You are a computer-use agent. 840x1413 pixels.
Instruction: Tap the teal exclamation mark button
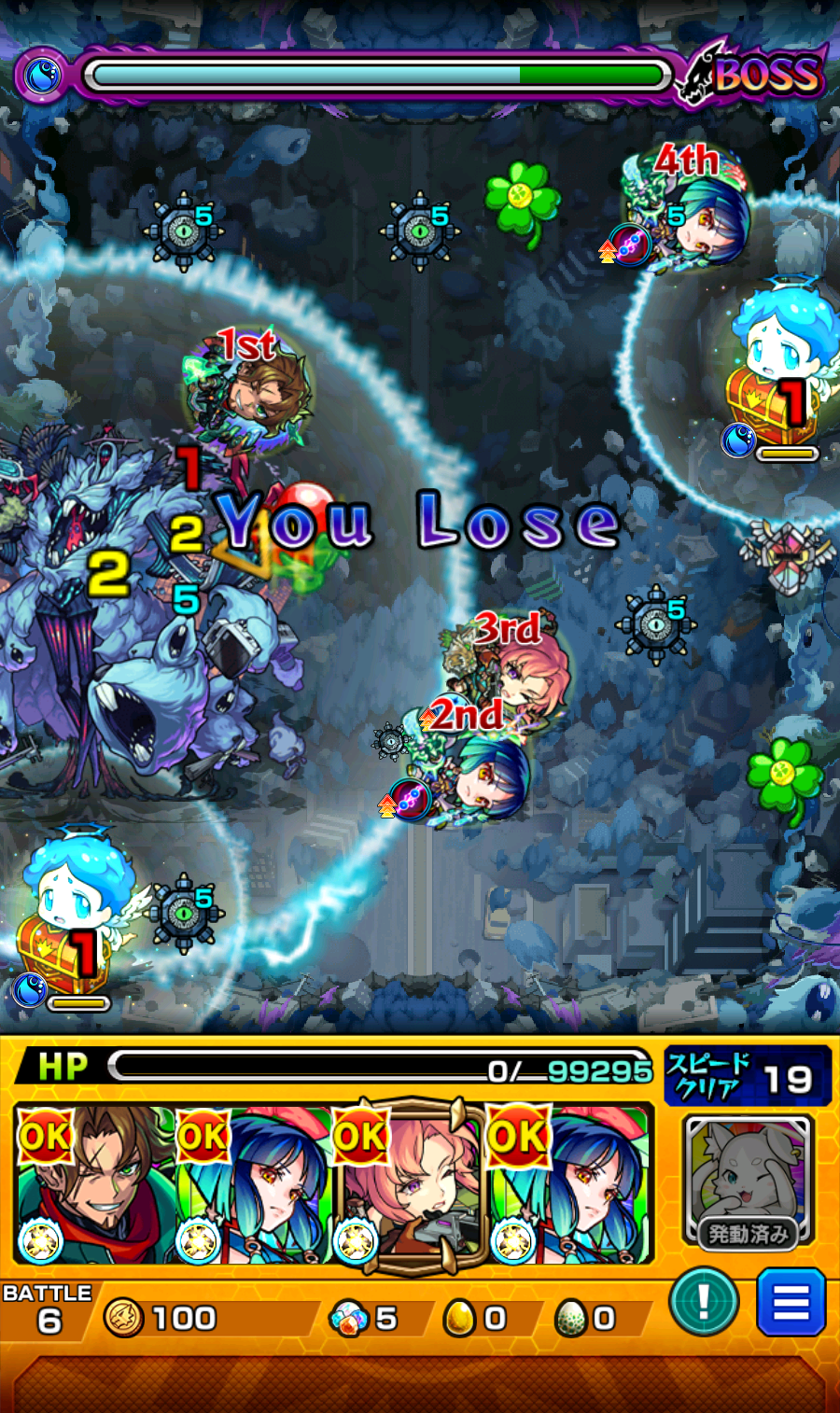[704, 1301]
